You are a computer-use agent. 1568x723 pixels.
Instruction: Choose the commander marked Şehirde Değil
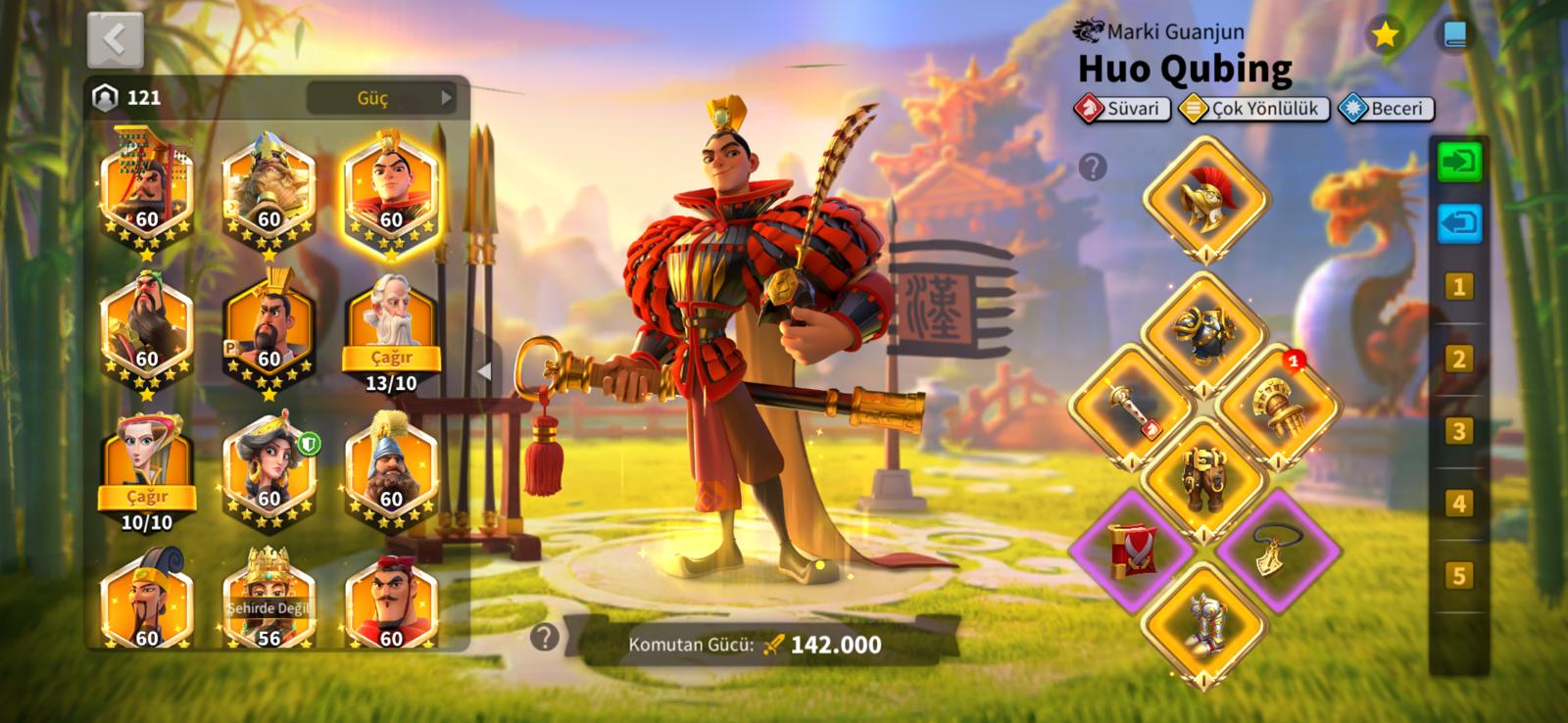click(269, 600)
